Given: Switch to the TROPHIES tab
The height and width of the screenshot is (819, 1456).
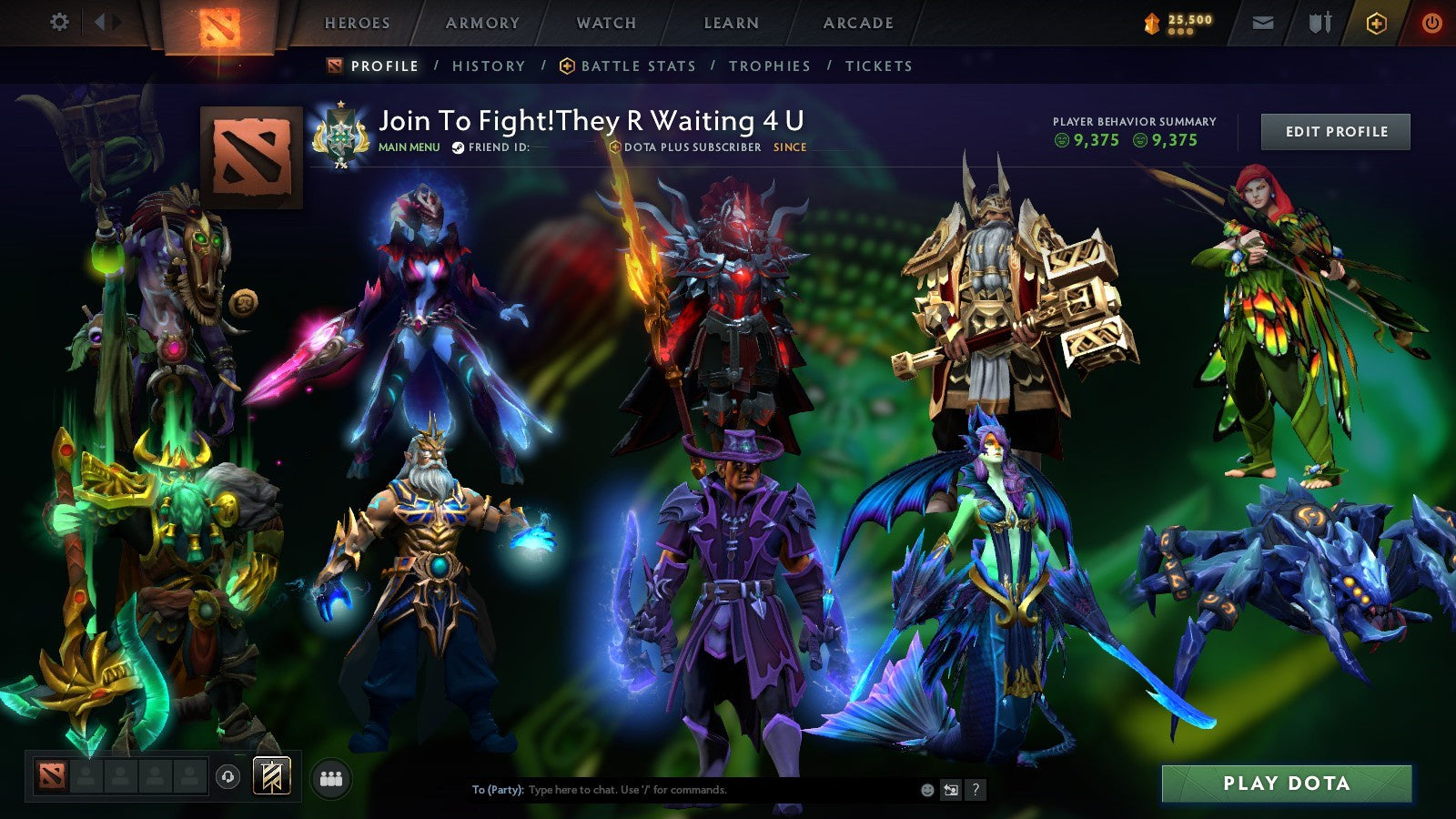Looking at the screenshot, I should pyautogui.click(x=769, y=66).
